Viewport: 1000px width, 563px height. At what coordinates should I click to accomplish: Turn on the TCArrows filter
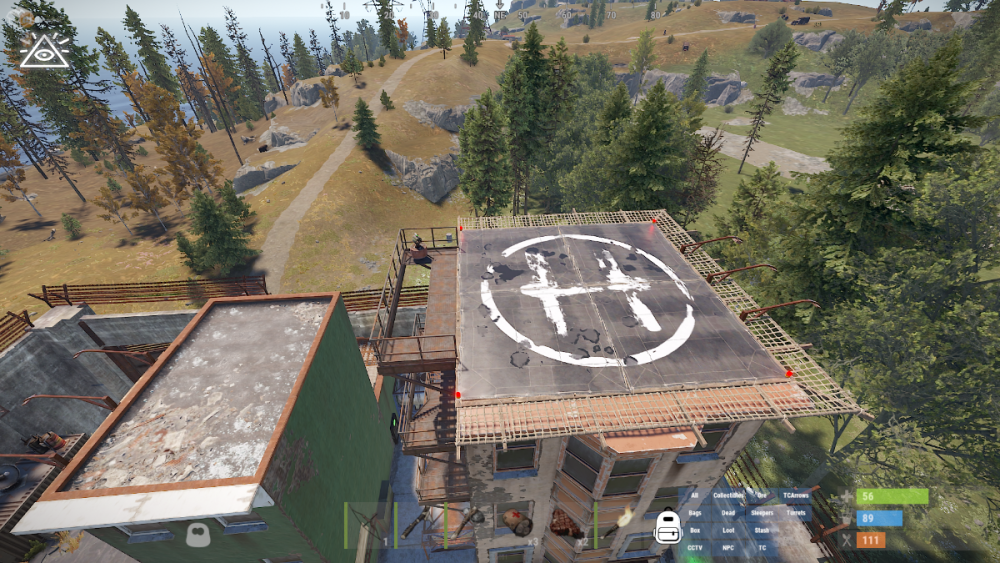click(x=796, y=496)
